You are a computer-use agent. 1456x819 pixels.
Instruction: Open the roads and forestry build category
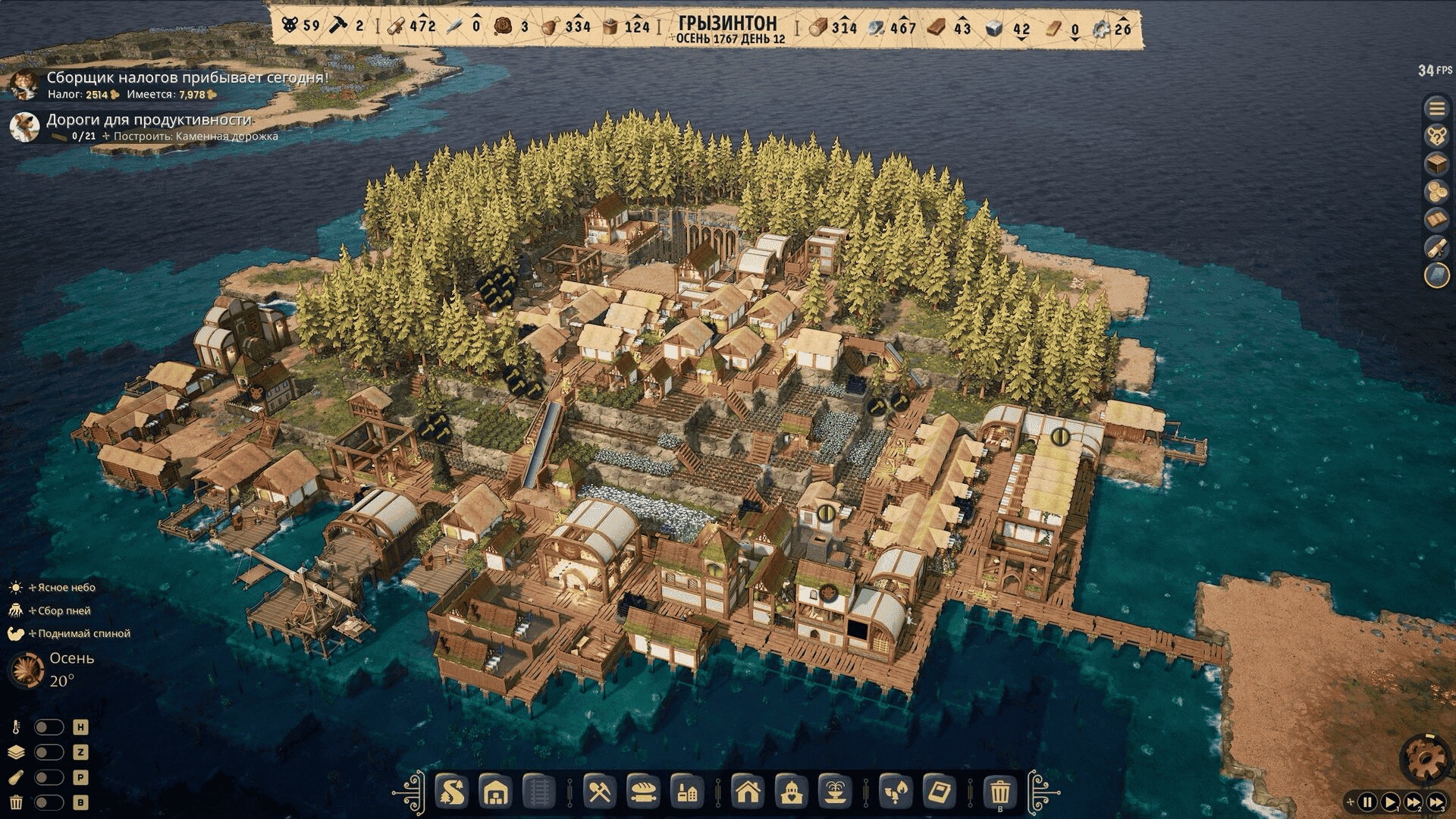[x=452, y=793]
